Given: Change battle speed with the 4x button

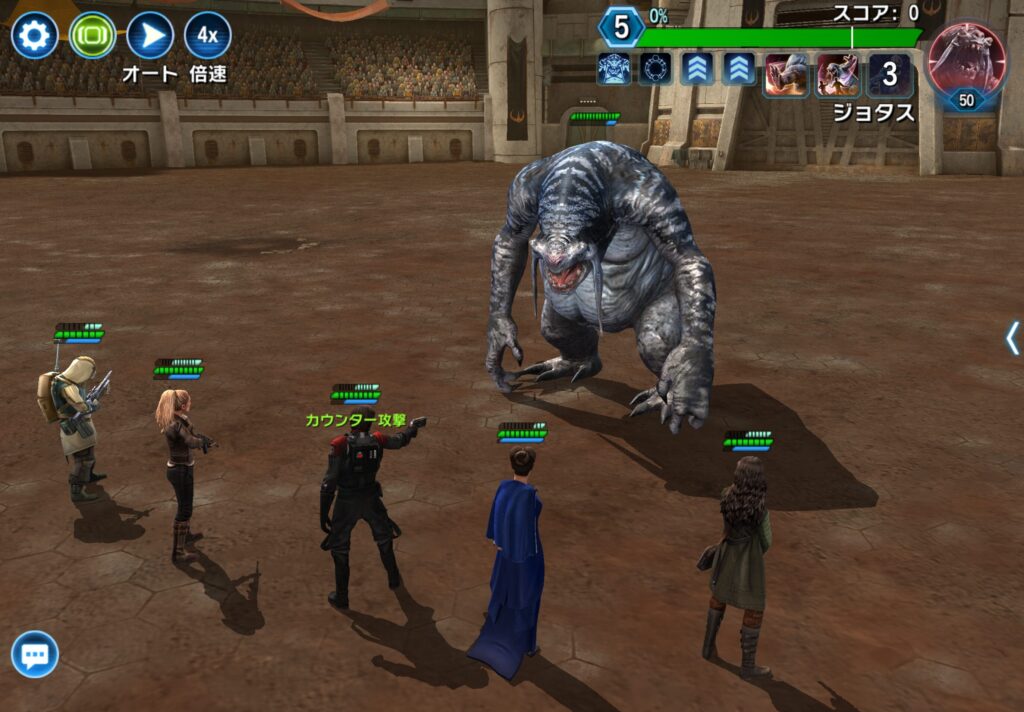Looking at the screenshot, I should (x=207, y=36).
